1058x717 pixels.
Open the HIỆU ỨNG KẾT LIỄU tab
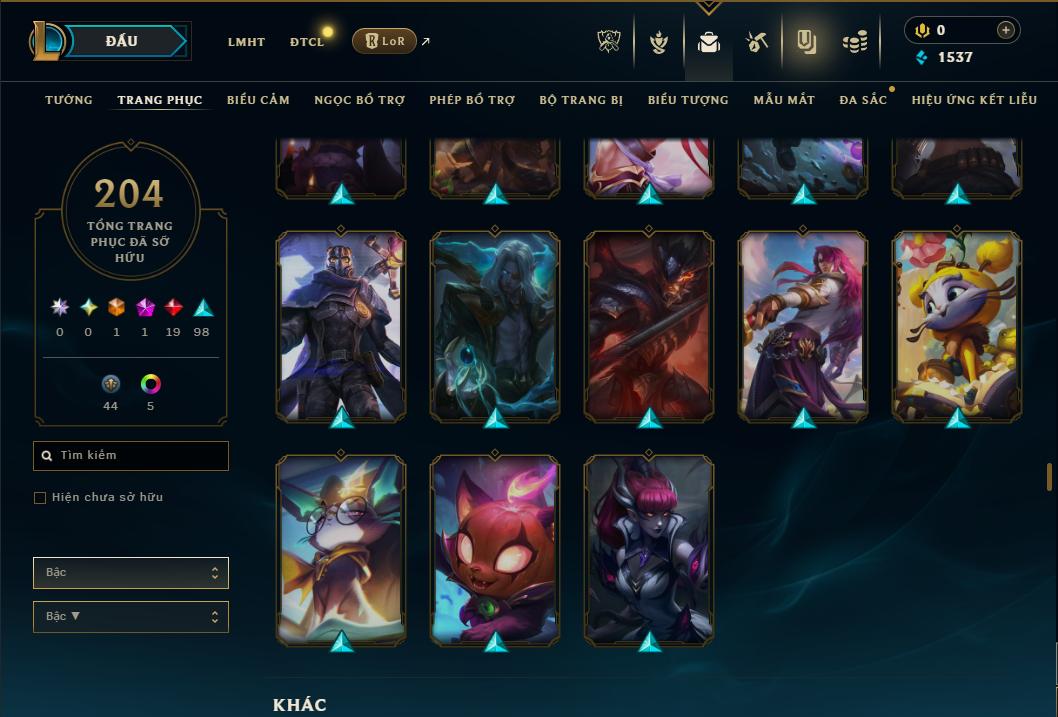point(974,100)
